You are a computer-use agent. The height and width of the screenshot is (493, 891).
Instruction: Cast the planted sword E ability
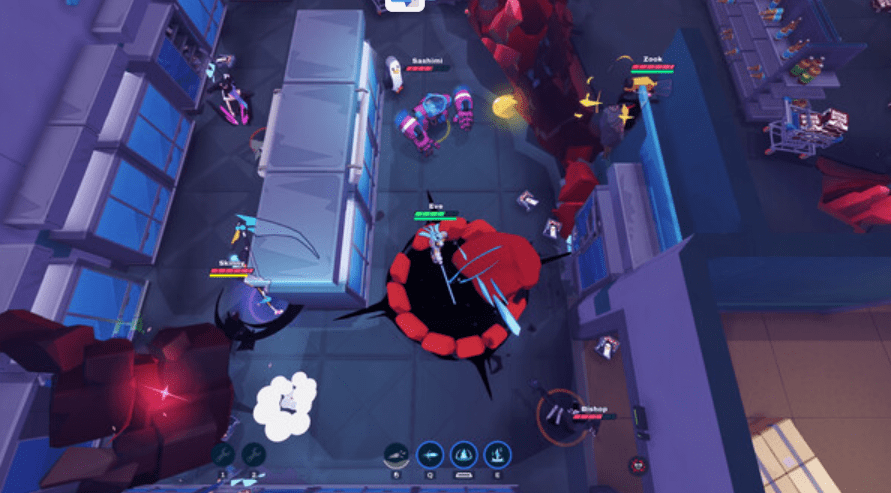[x=497, y=454]
